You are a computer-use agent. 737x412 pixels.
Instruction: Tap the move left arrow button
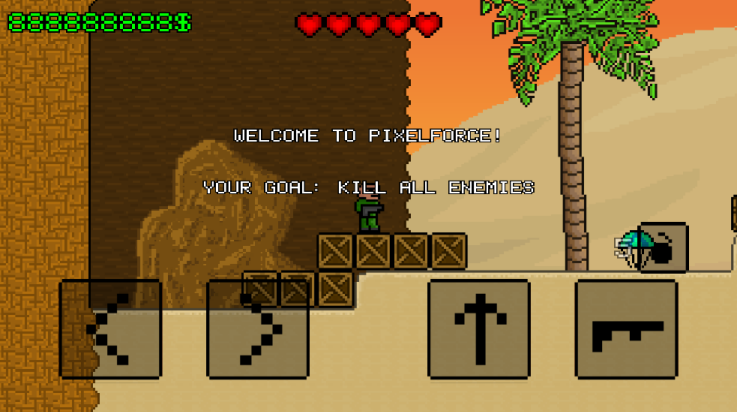(110, 329)
